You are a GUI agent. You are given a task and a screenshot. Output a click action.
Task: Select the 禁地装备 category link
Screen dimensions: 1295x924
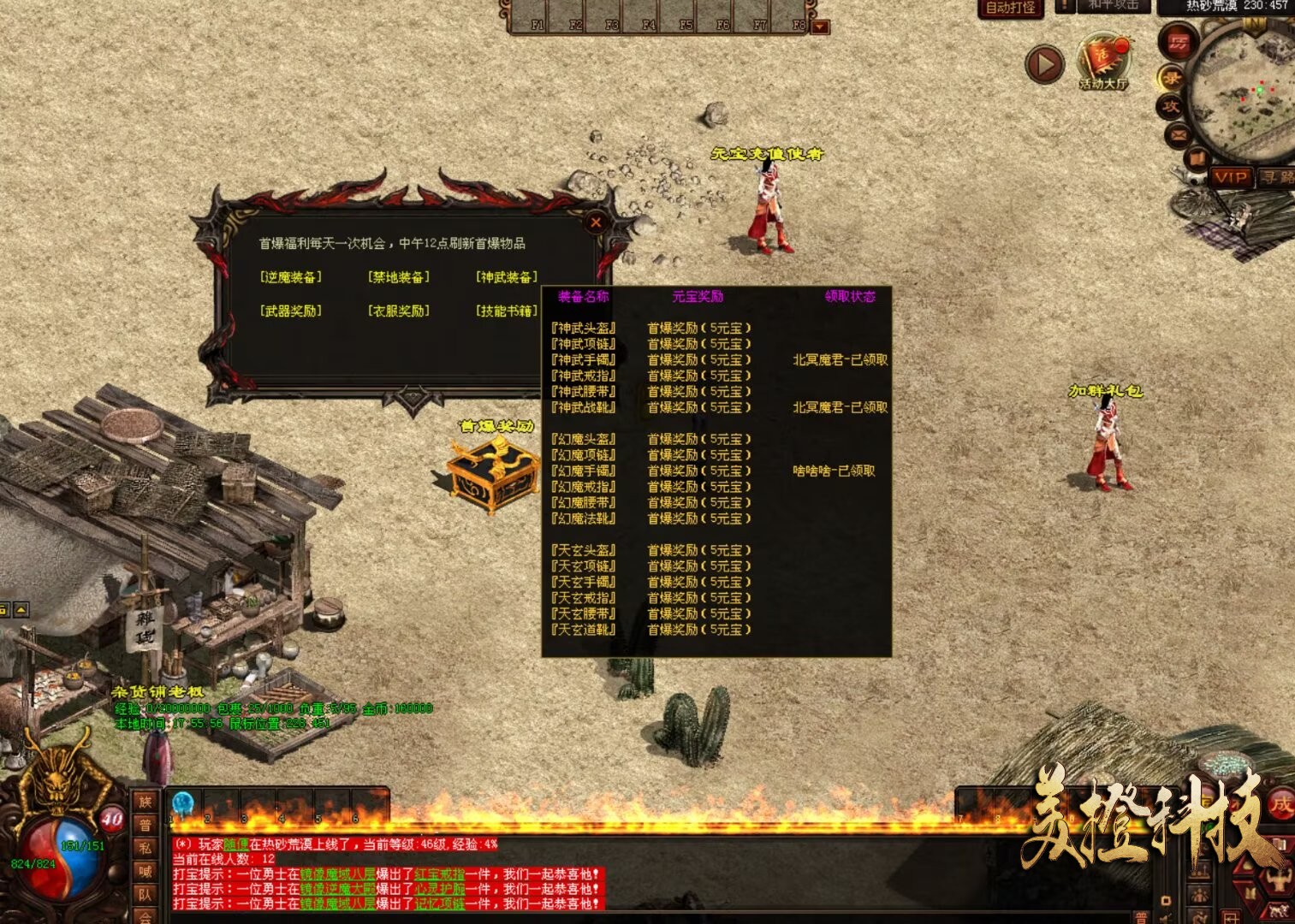point(399,277)
